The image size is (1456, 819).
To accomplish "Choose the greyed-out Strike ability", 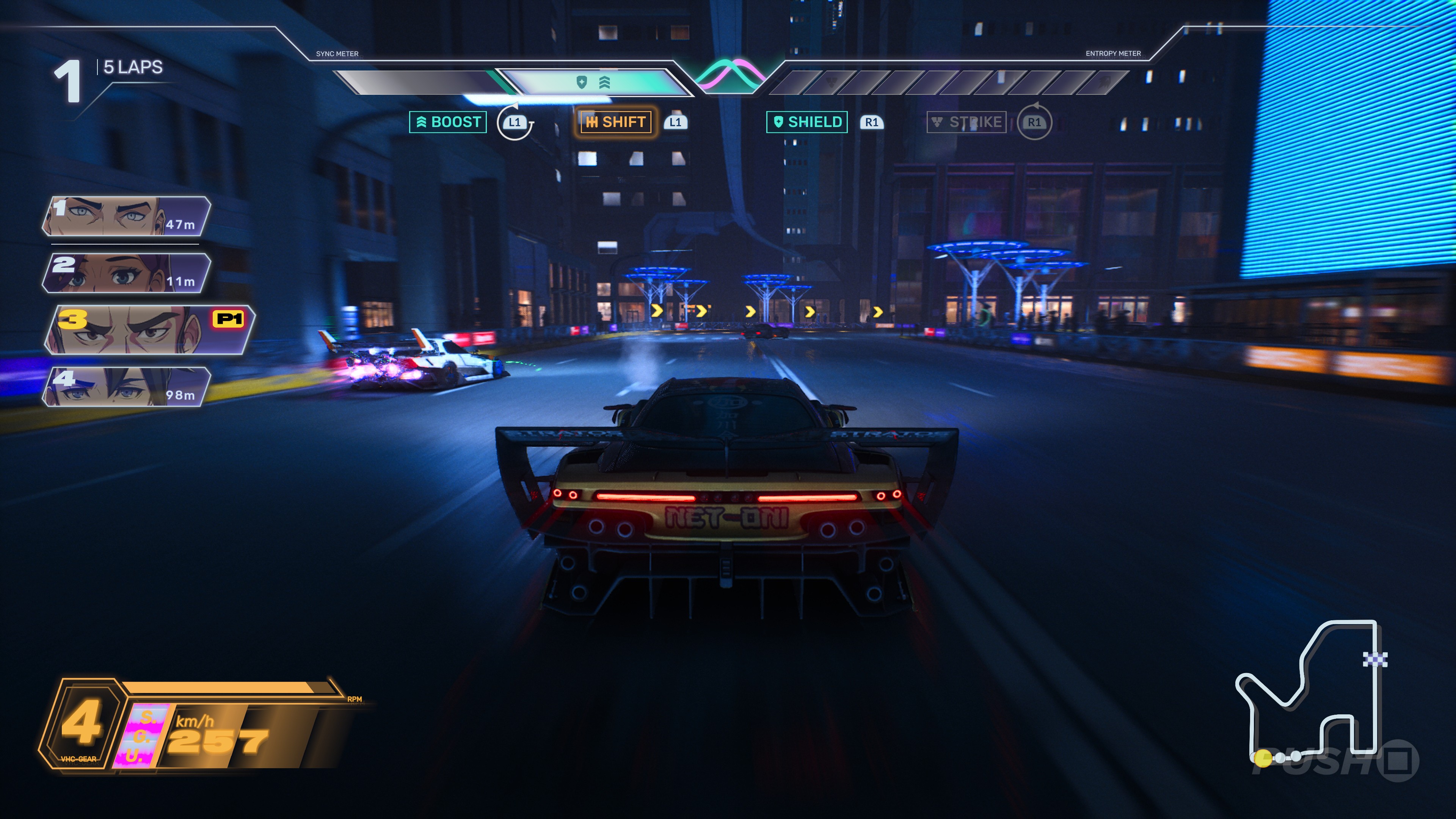I will point(966,122).
